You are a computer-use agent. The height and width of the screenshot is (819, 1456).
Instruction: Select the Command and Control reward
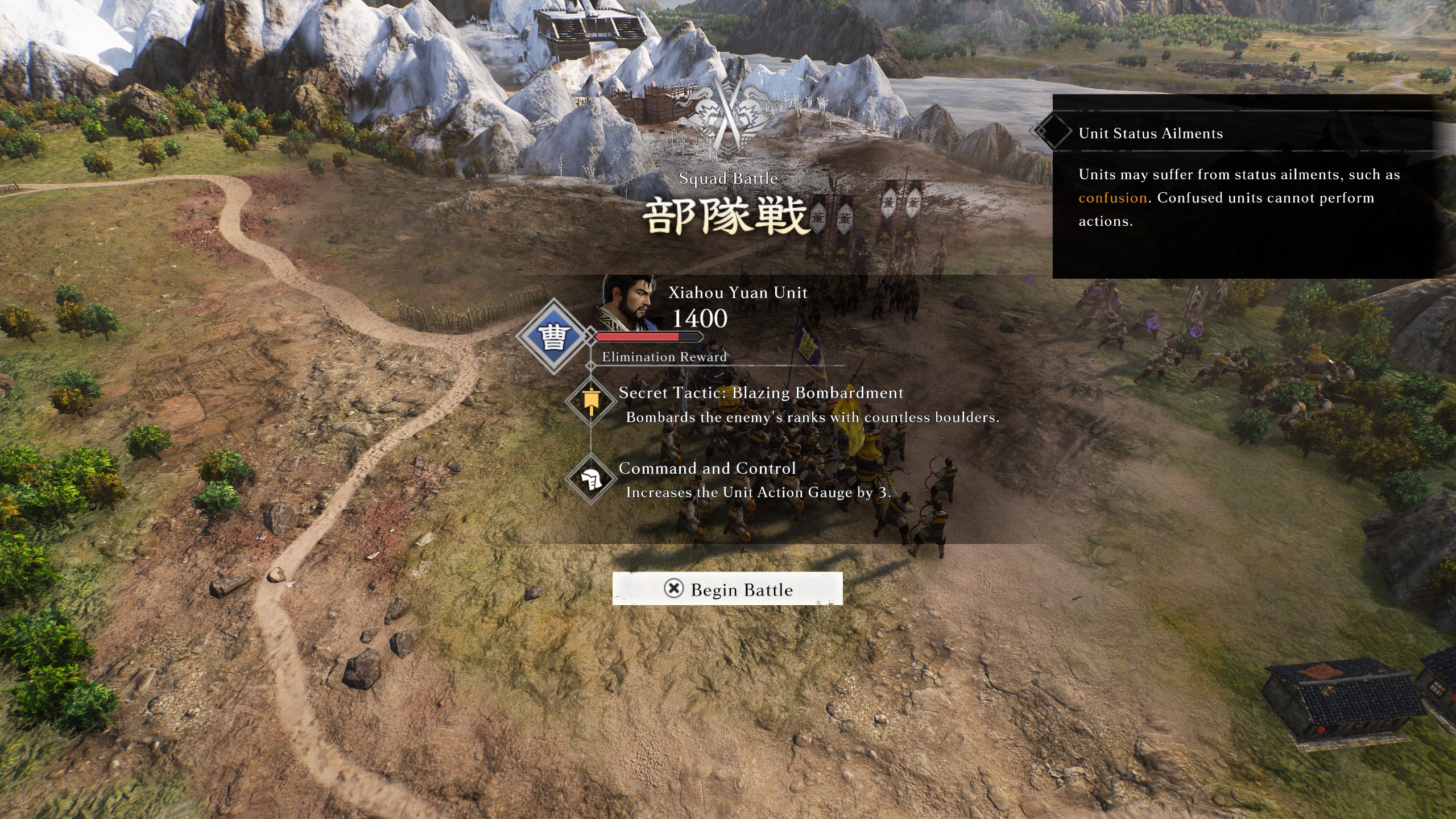[706, 469]
